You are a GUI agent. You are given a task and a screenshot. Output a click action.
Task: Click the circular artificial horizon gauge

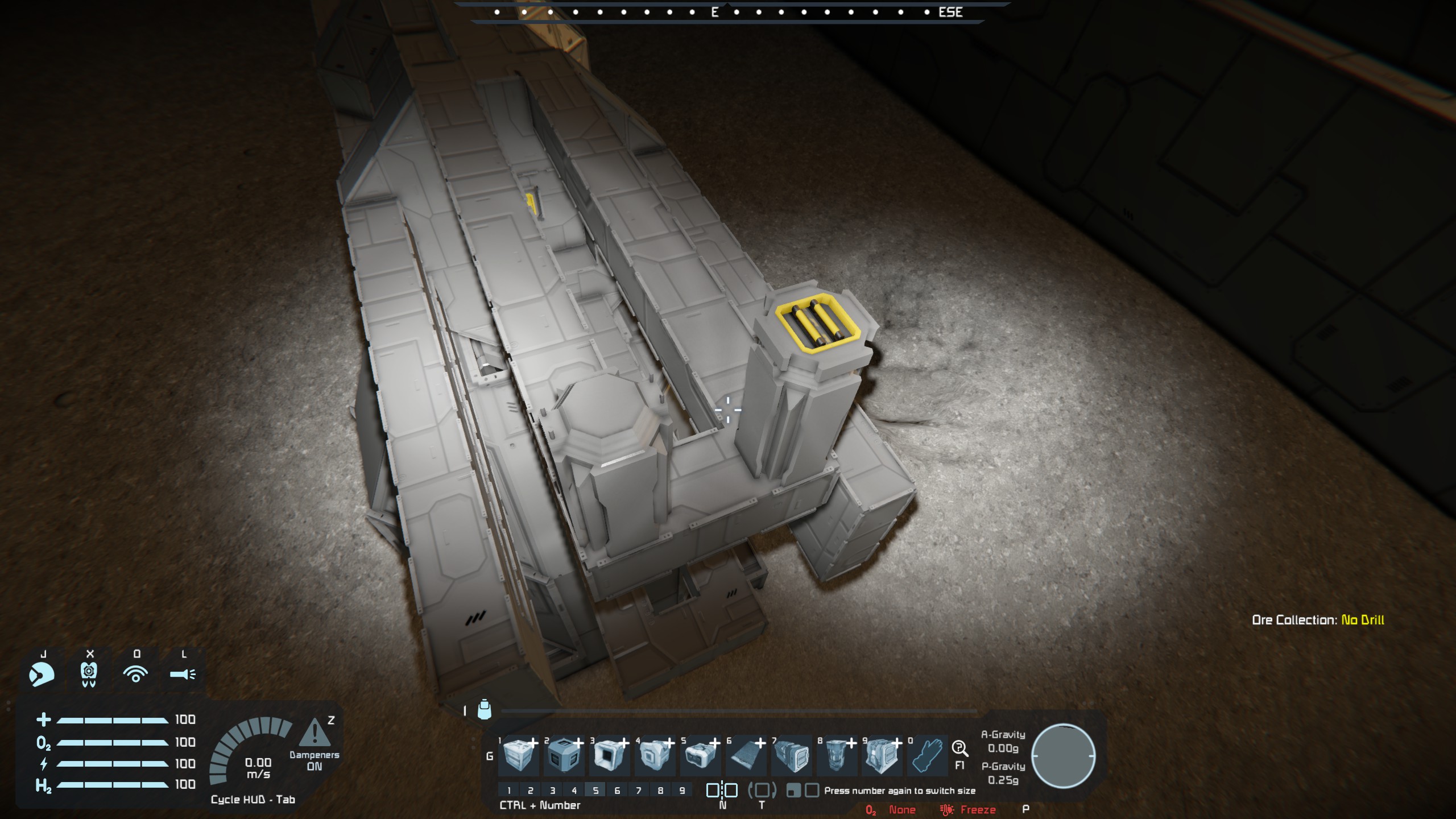[x=1063, y=756]
